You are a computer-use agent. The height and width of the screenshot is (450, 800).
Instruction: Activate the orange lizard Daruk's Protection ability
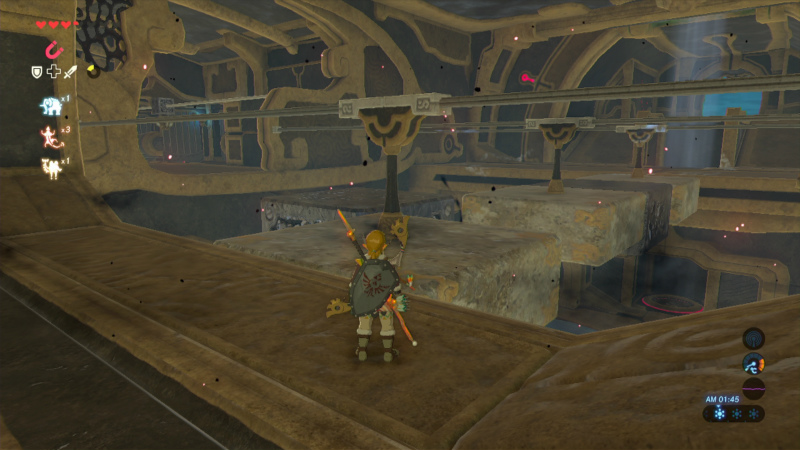coord(48,136)
